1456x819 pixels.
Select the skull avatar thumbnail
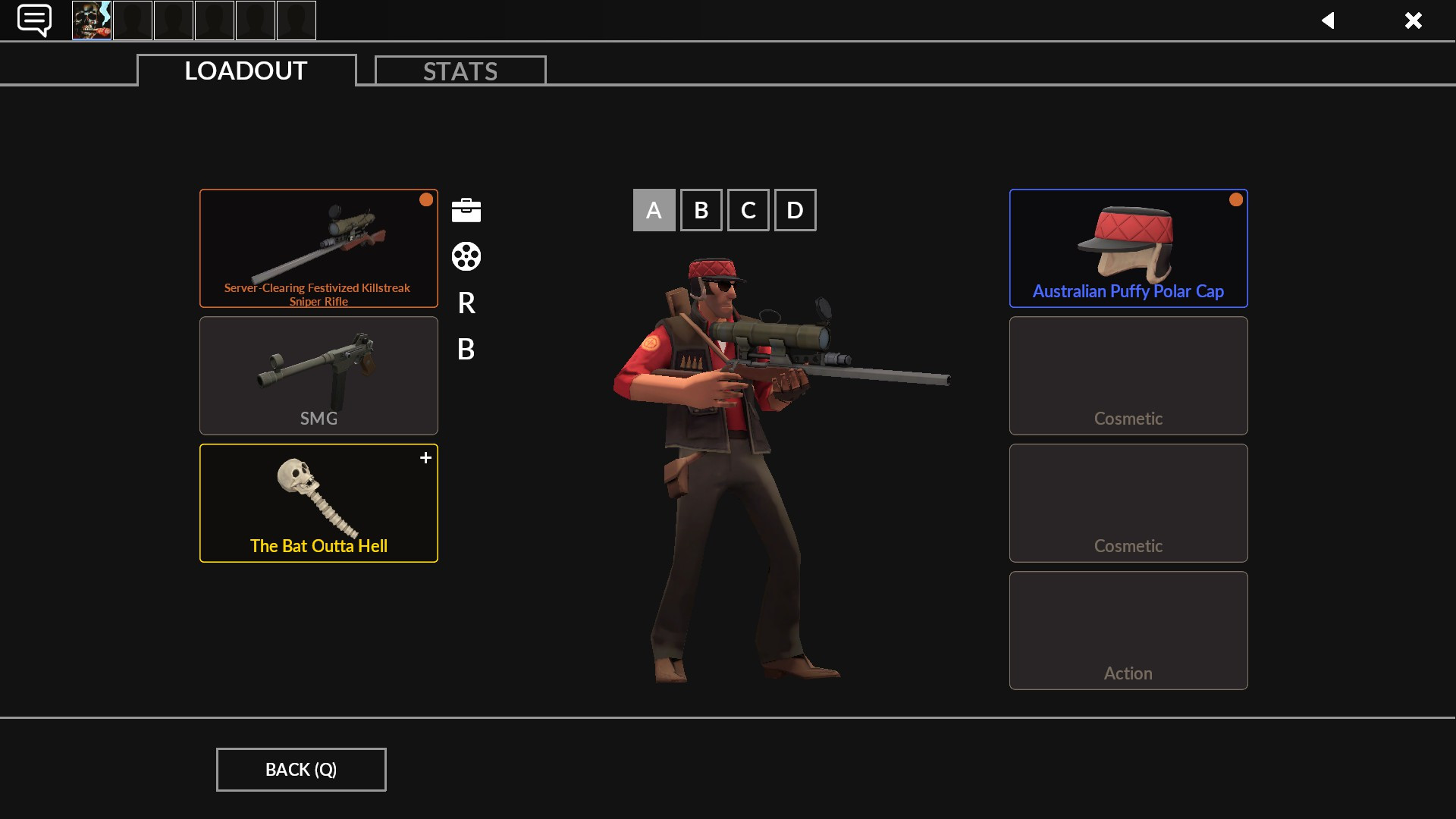point(91,20)
